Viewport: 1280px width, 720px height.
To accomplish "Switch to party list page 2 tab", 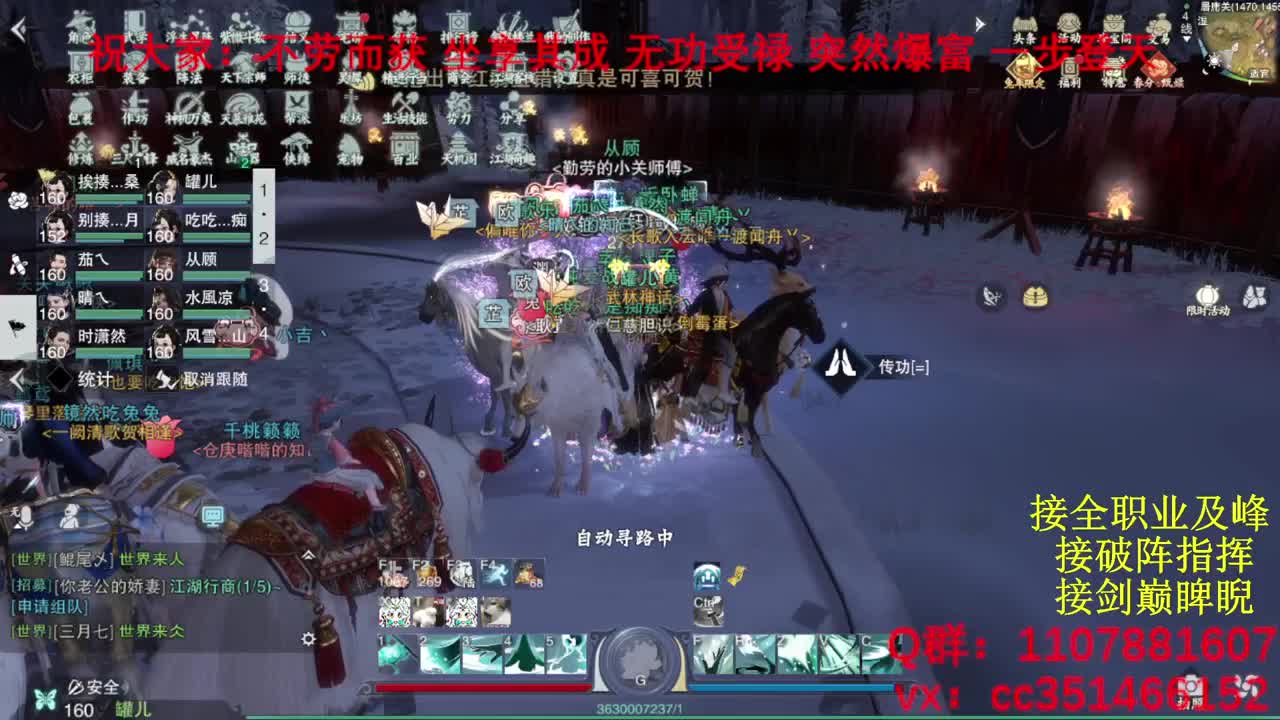I will pos(264,238).
